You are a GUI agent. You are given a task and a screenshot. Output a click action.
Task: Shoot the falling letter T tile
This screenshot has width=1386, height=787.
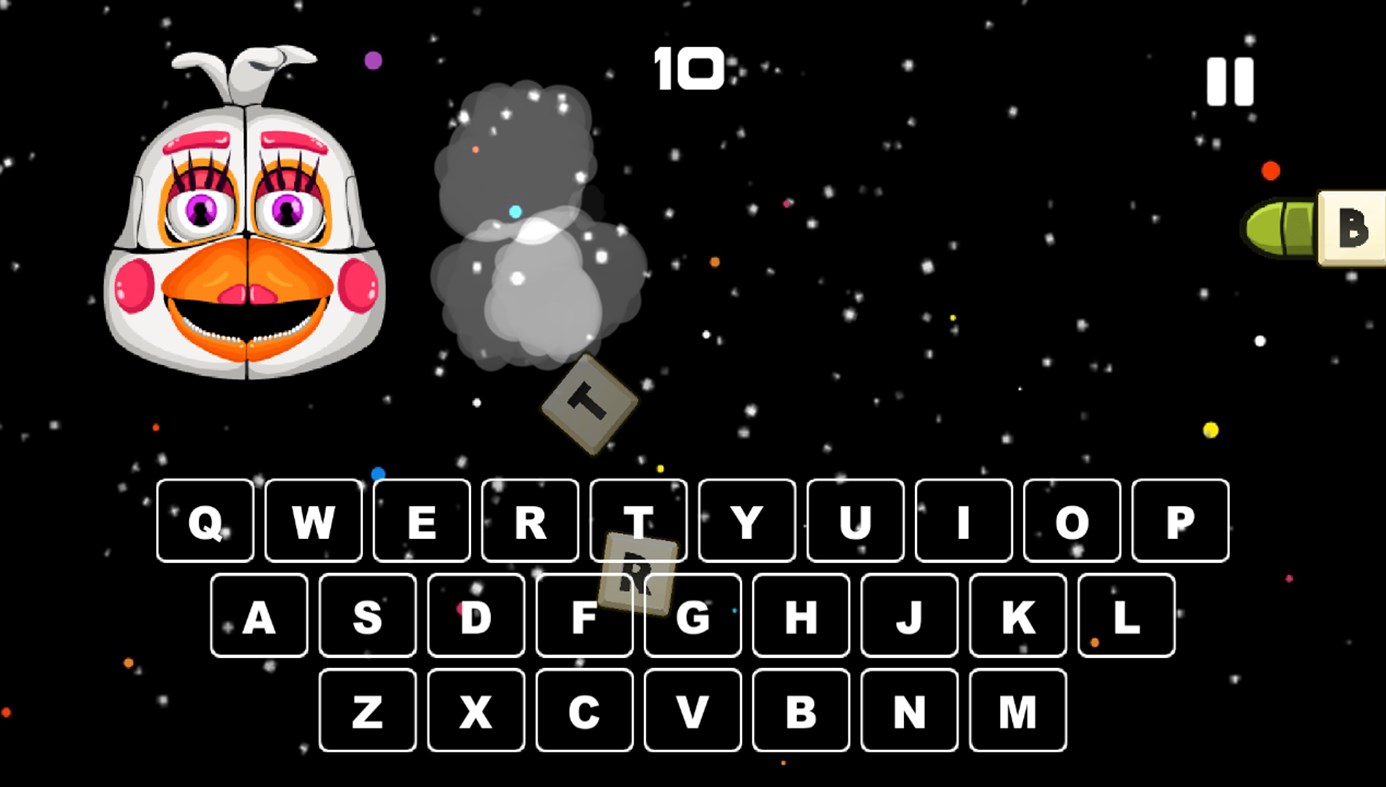pyautogui.click(x=589, y=402)
